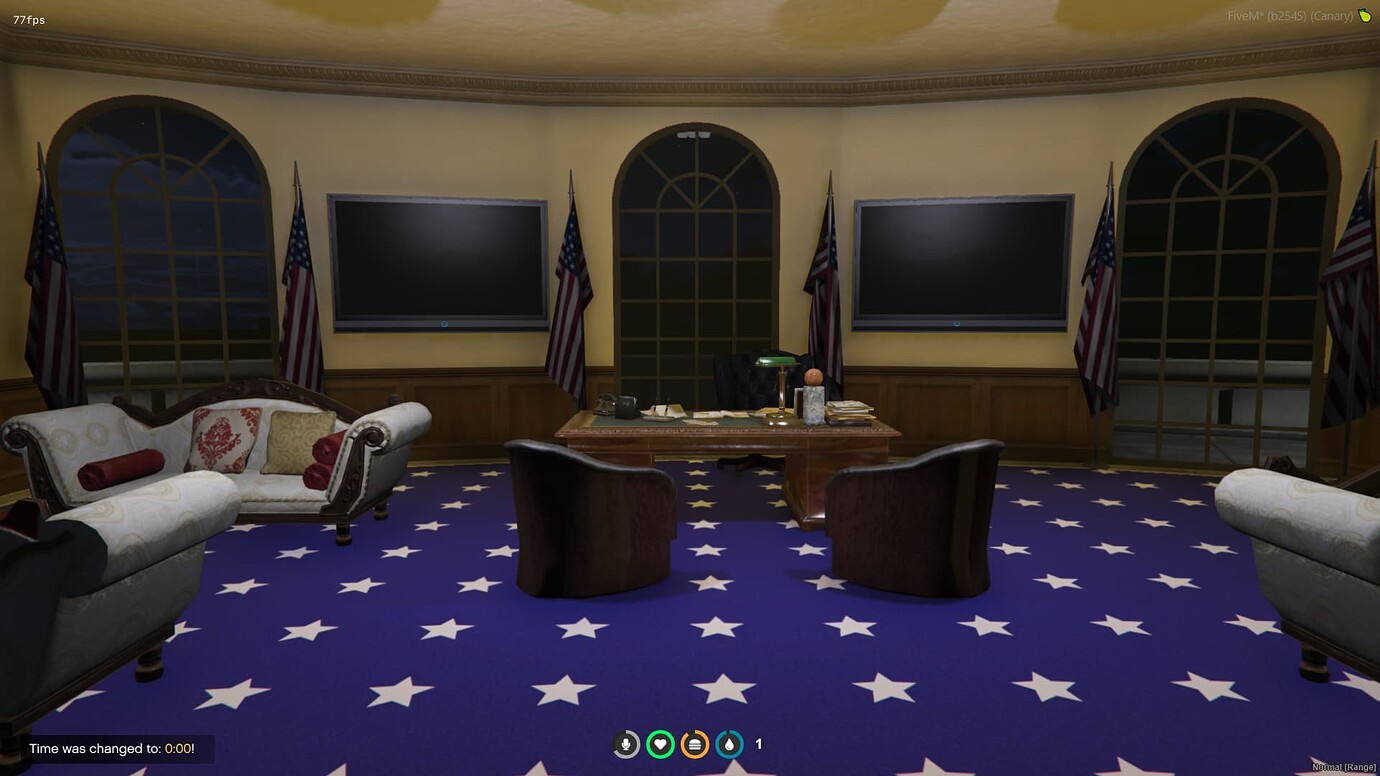Click the microphone voice chat icon
The image size is (1380, 776).
(626, 744)
